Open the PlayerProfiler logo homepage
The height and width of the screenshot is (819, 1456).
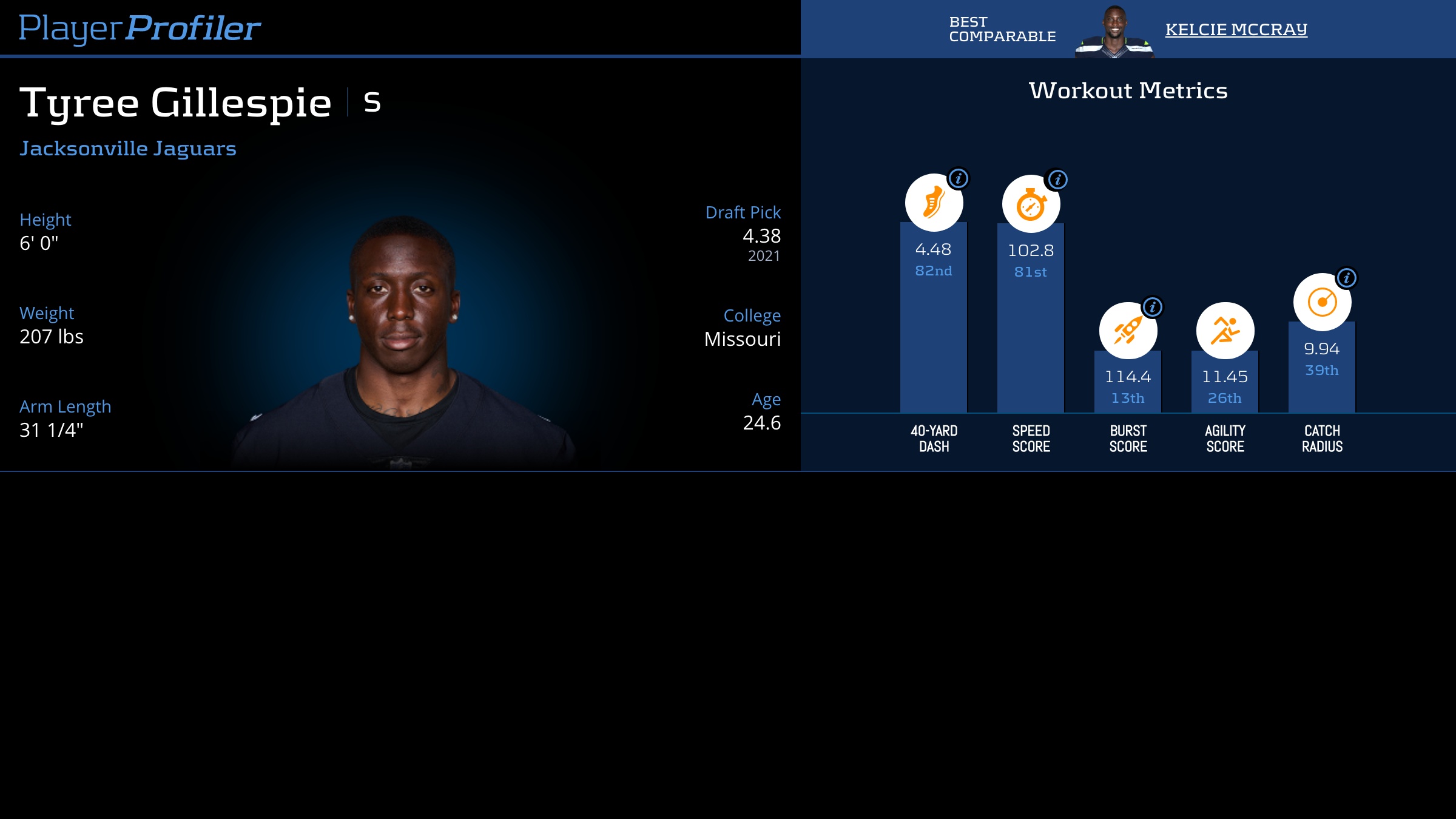point(140,28)
